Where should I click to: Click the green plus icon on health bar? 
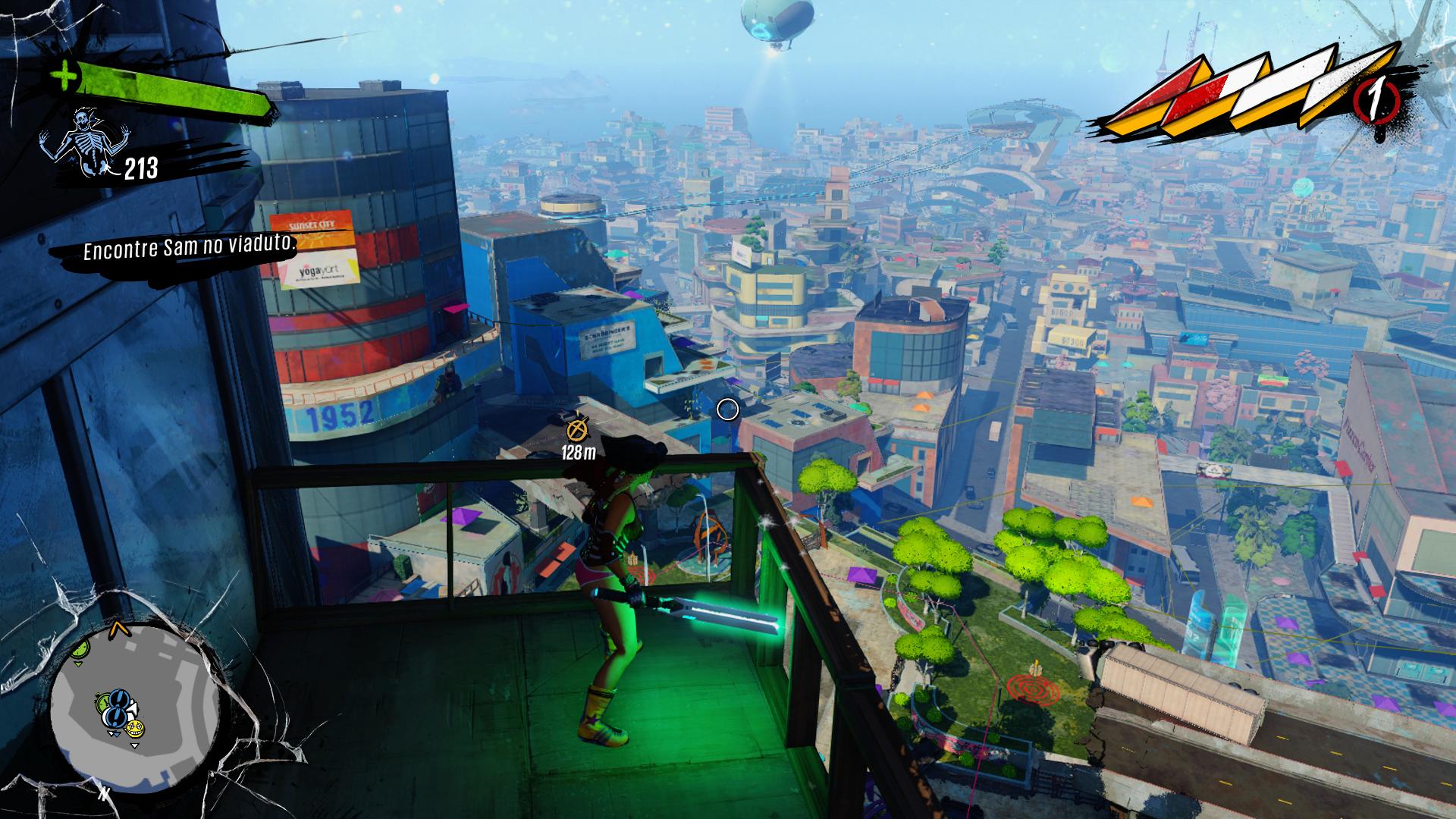(63, 76)
